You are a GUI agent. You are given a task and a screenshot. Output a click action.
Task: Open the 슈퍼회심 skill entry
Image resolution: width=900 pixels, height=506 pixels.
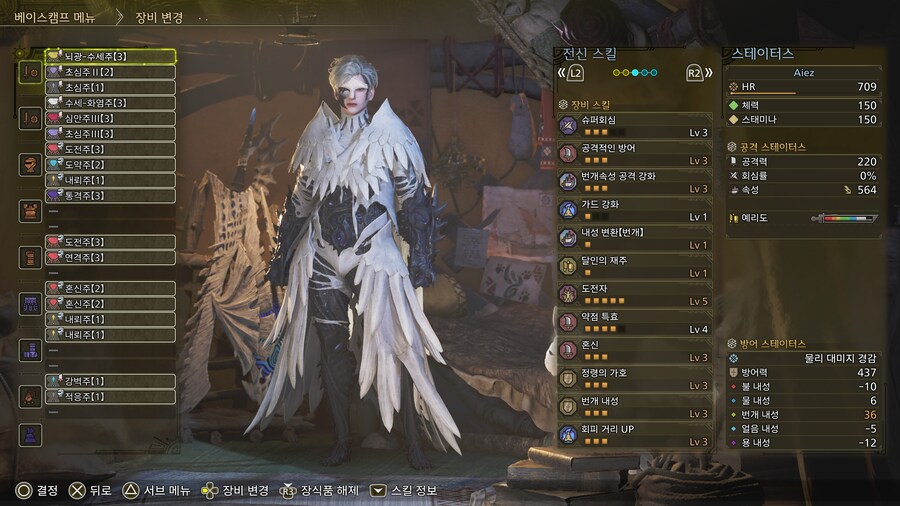pos(634,125)
